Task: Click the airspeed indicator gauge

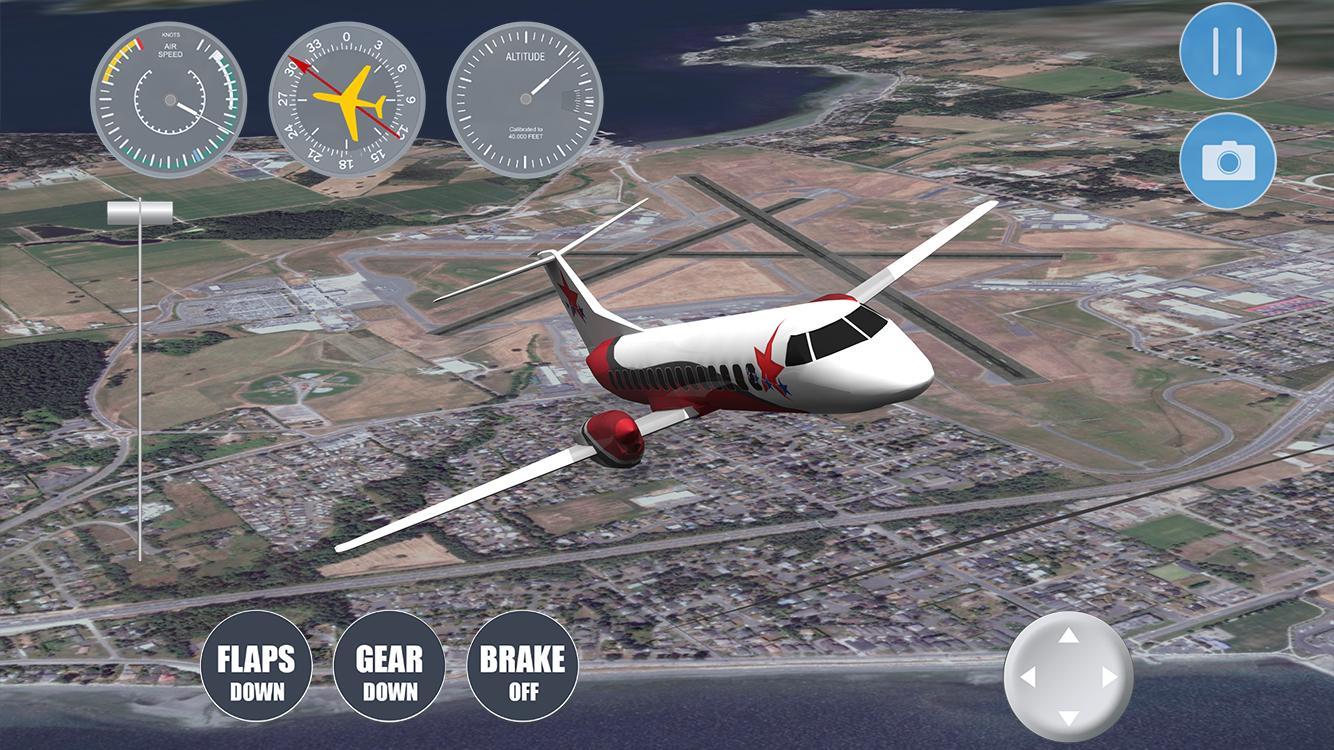Action: point(168,97)
